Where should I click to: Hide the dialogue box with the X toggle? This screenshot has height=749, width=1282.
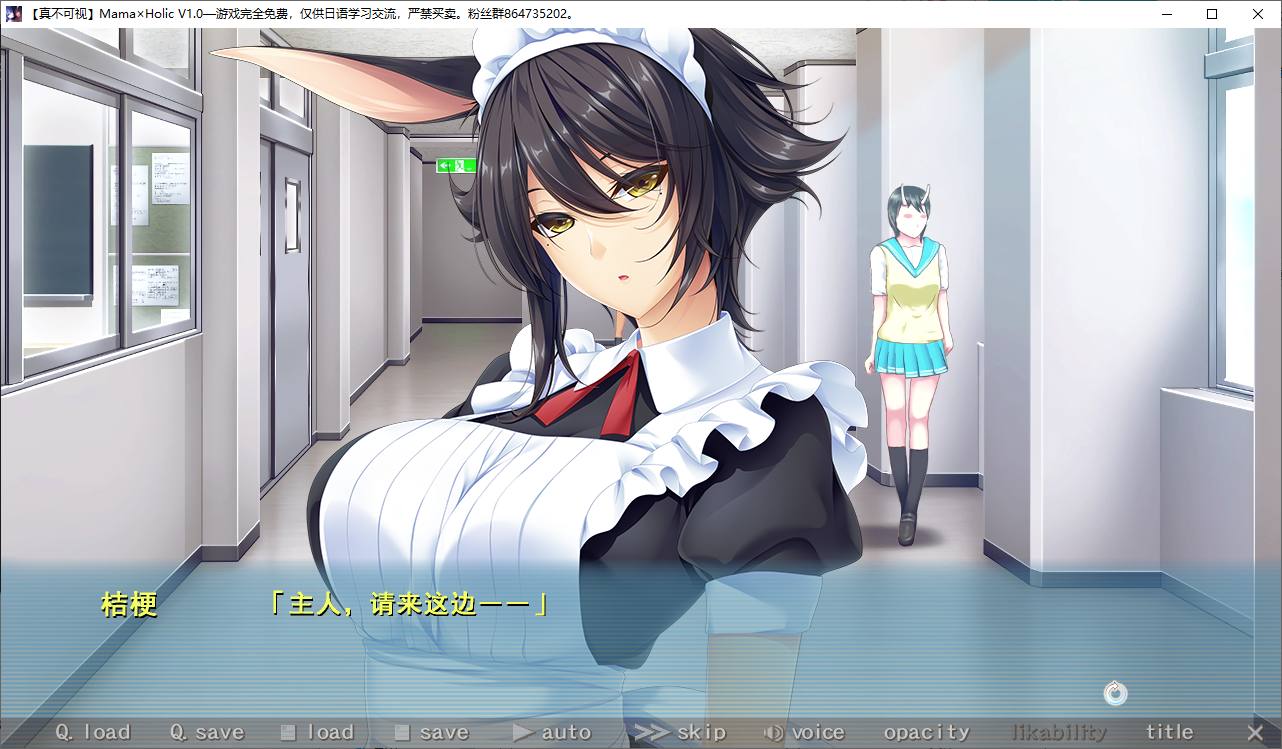click(x=1256, y=731)
